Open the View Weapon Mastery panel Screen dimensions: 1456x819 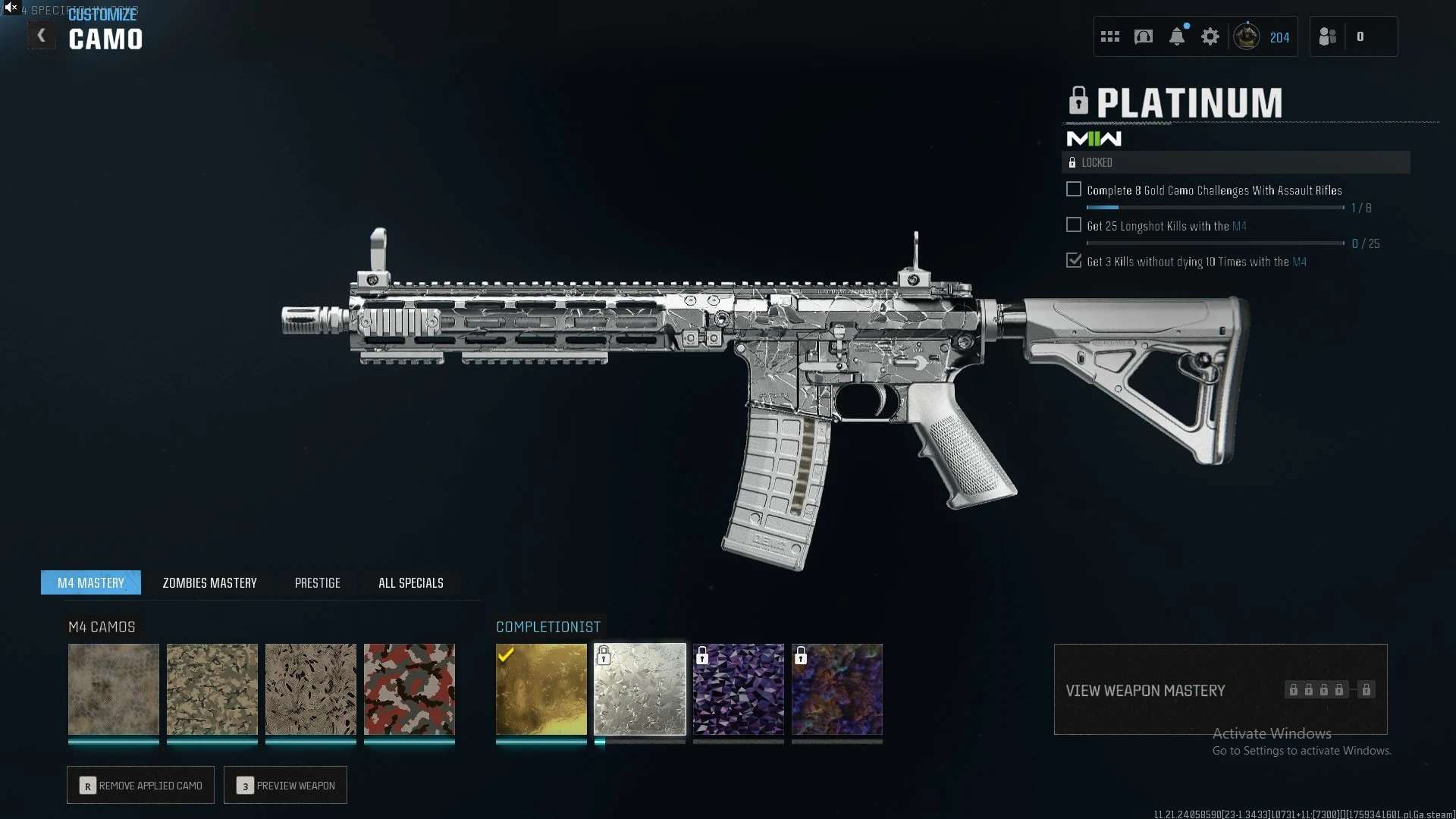1220,689
